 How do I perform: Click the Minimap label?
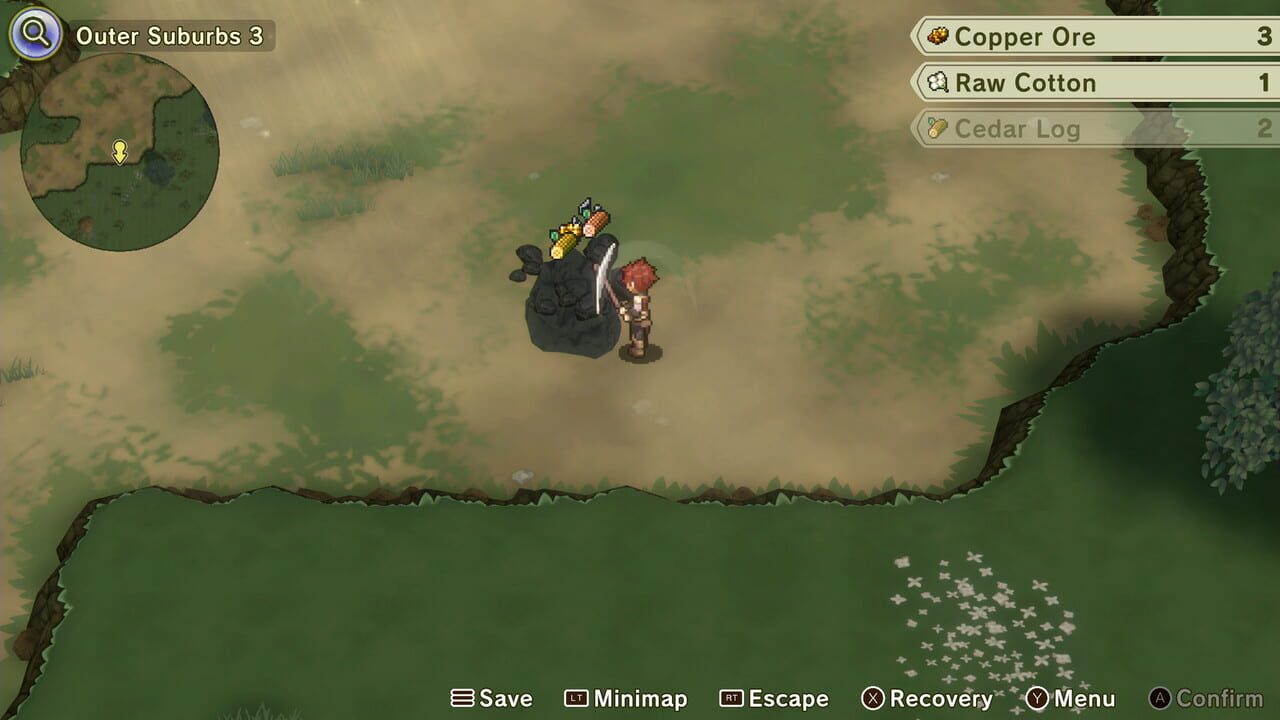tap(642, 698)
